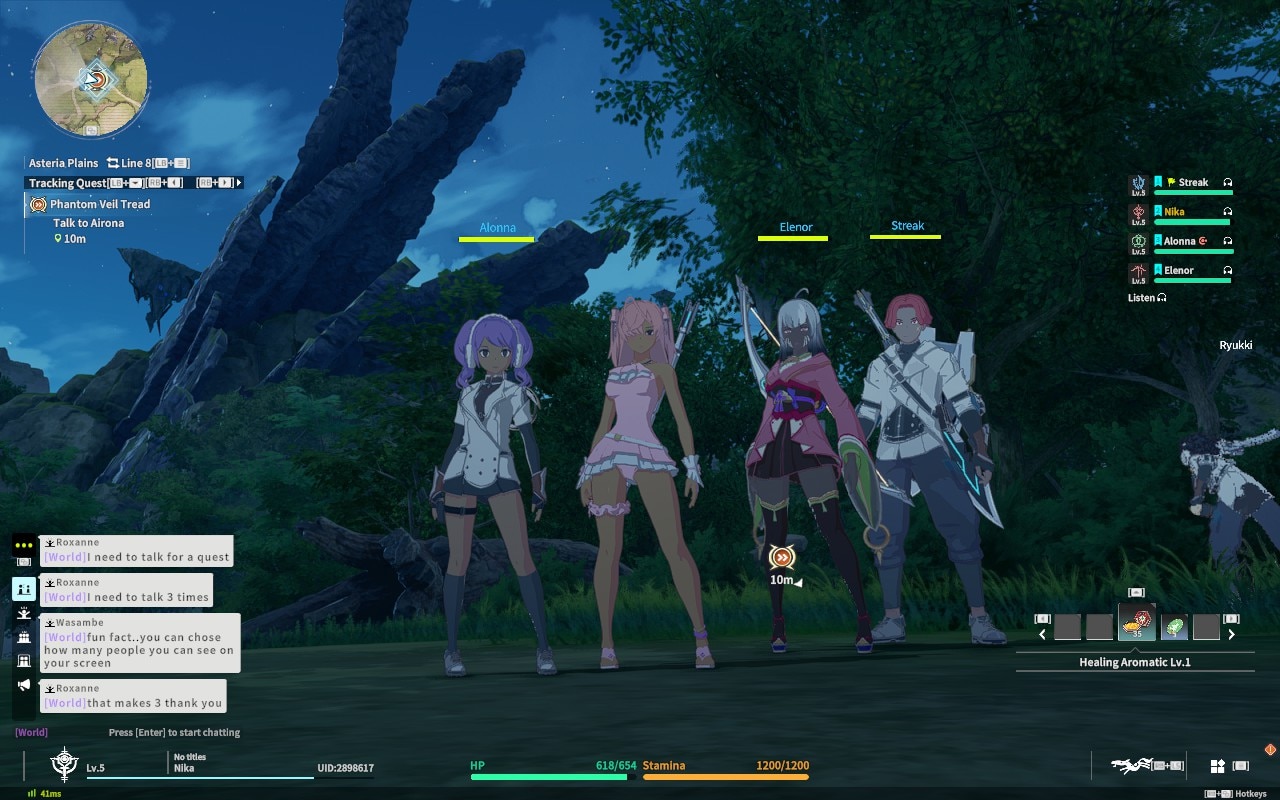Cycle the item hotbar to the left
This screenshot has width=1280, height=800.
point(1042,634)
